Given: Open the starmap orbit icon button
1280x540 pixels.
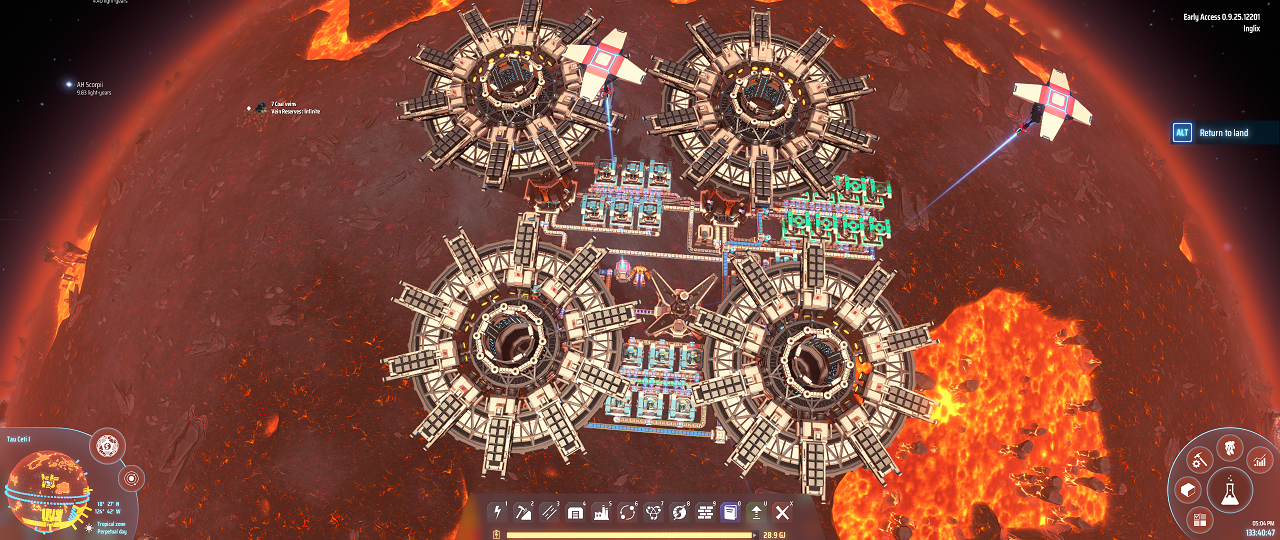Looking at the screenshot, I should point(132,477).
